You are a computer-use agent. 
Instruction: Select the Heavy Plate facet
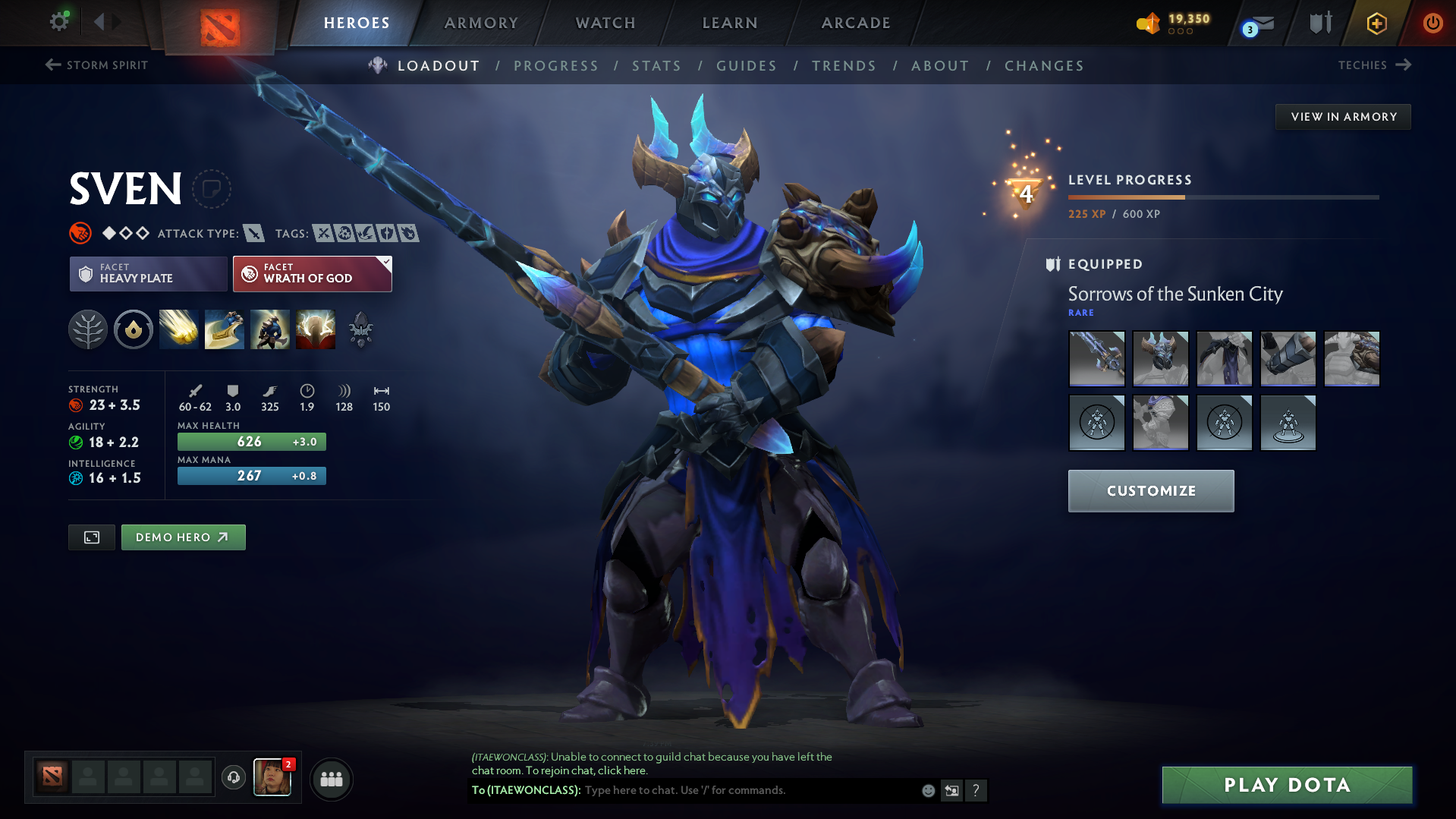pos(148,274)
